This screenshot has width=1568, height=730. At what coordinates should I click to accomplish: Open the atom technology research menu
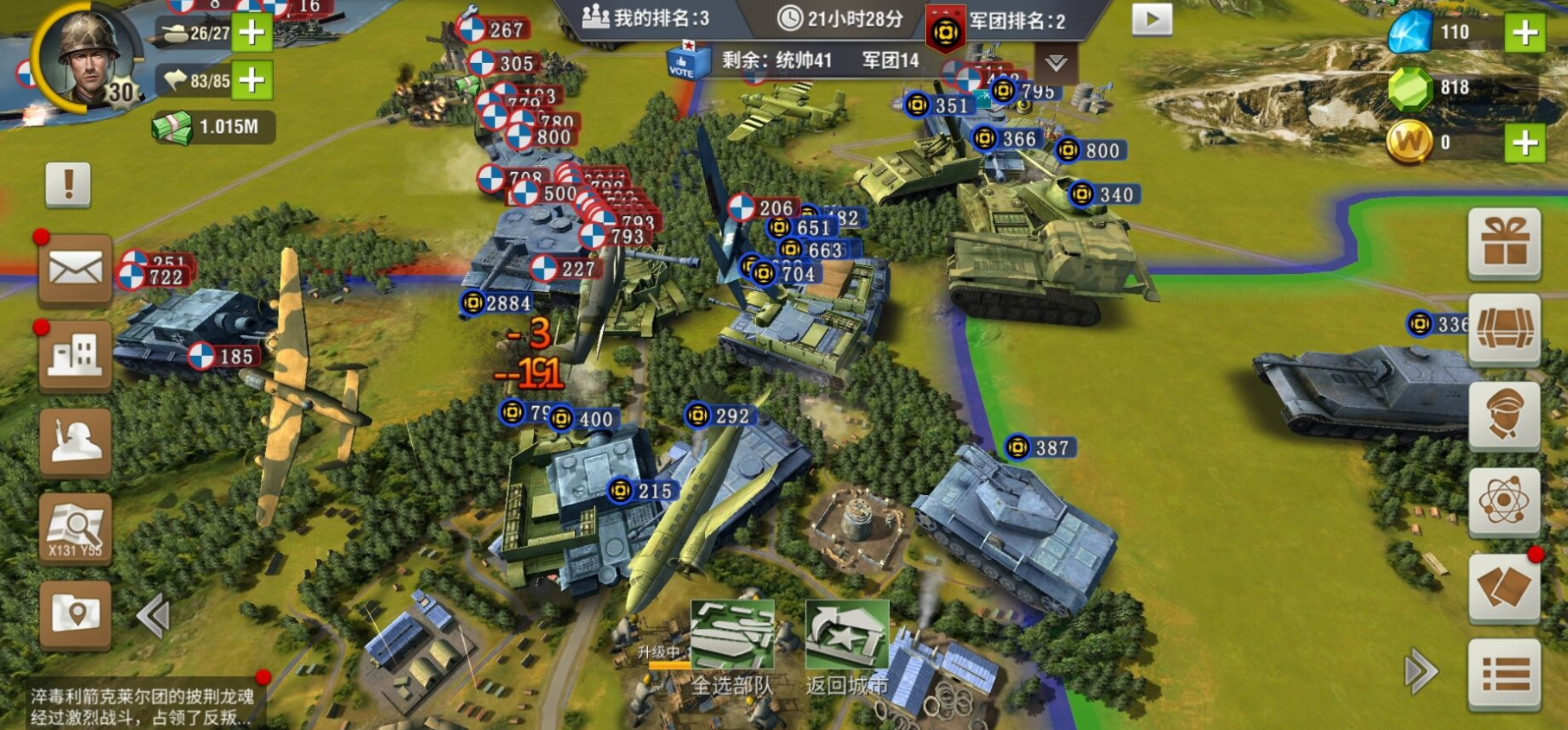(x=1504, y=502)
